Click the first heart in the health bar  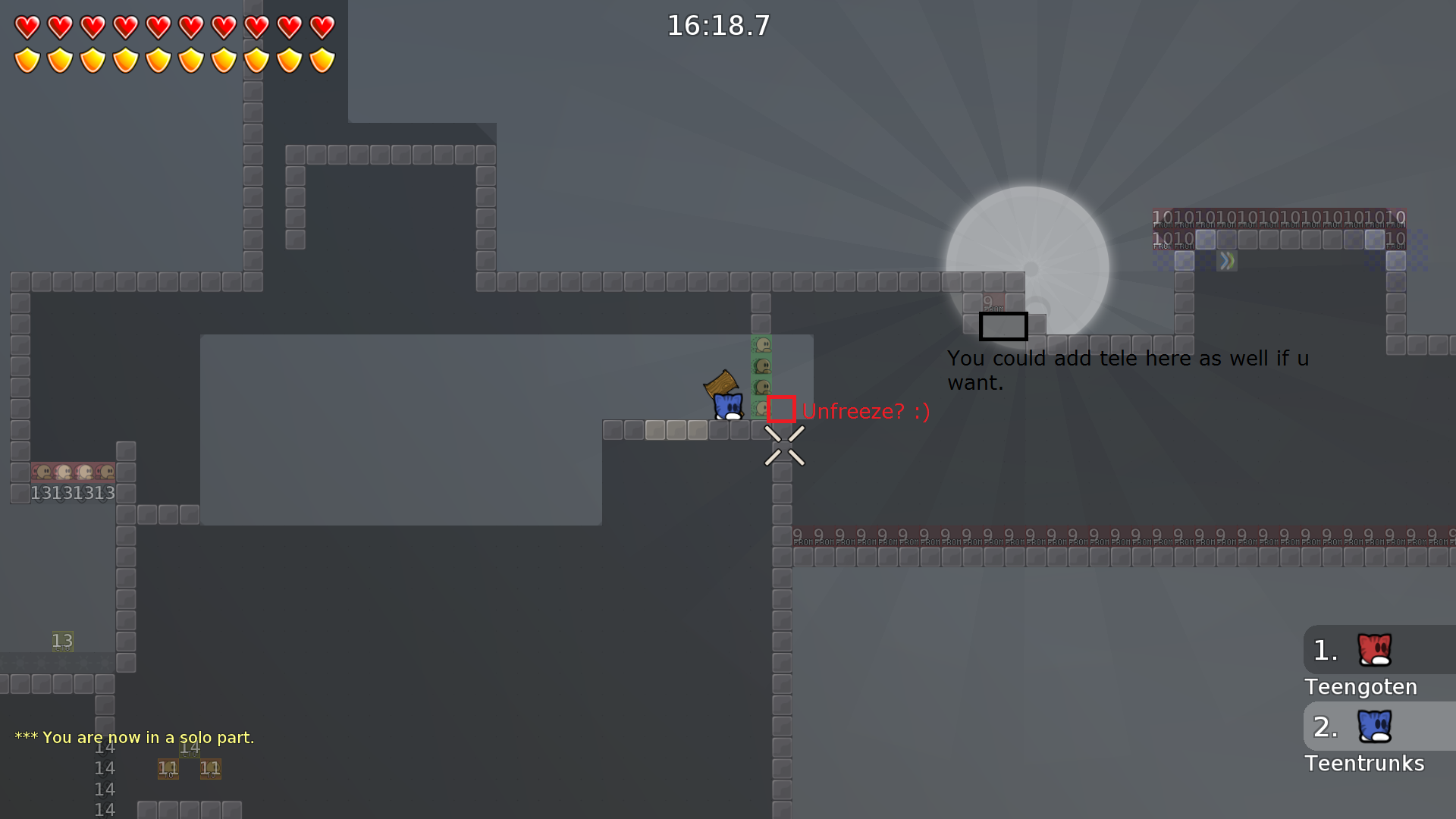(x=27, y=27)
